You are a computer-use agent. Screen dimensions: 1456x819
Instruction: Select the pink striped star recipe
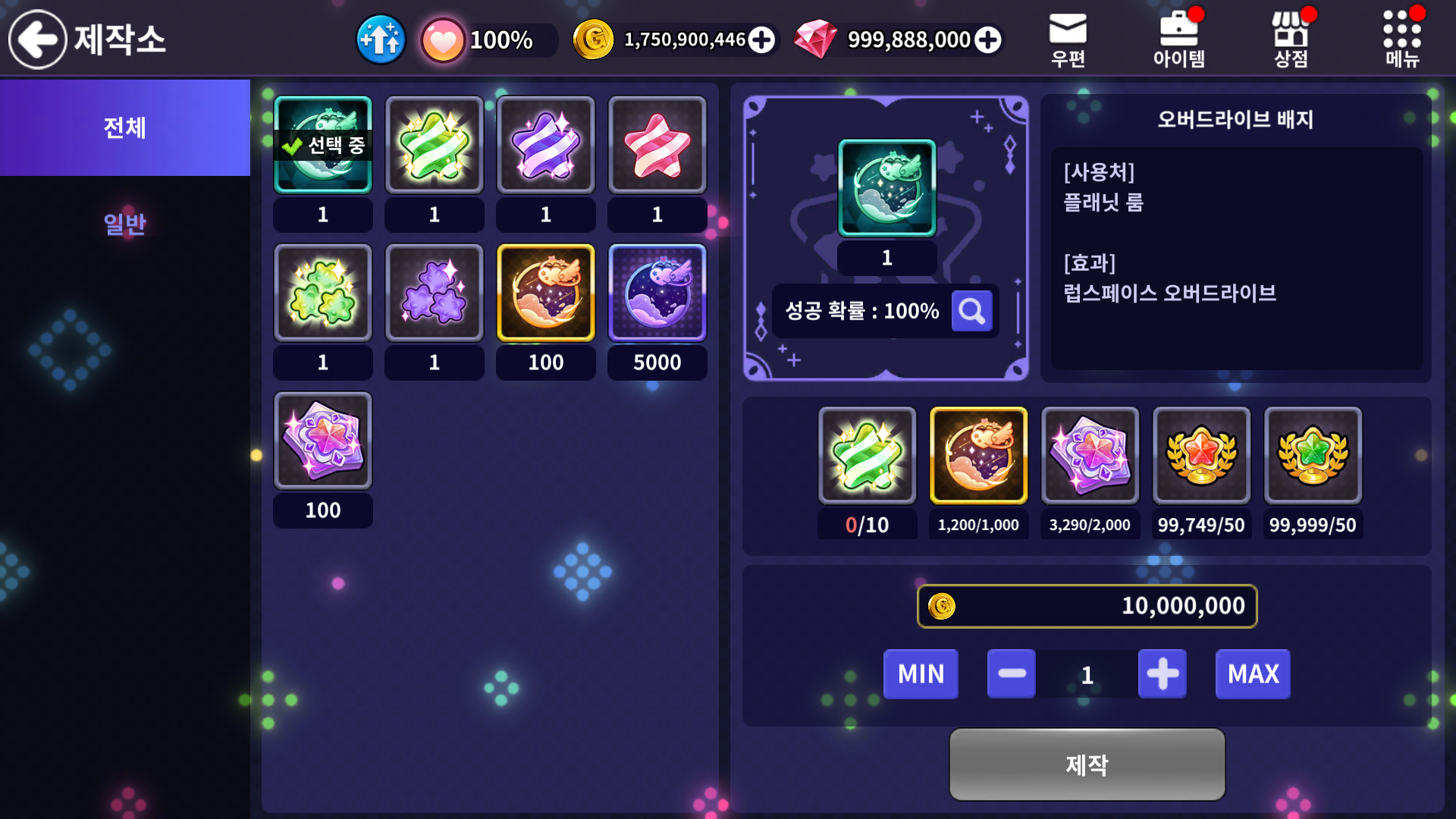click(657, 145)
